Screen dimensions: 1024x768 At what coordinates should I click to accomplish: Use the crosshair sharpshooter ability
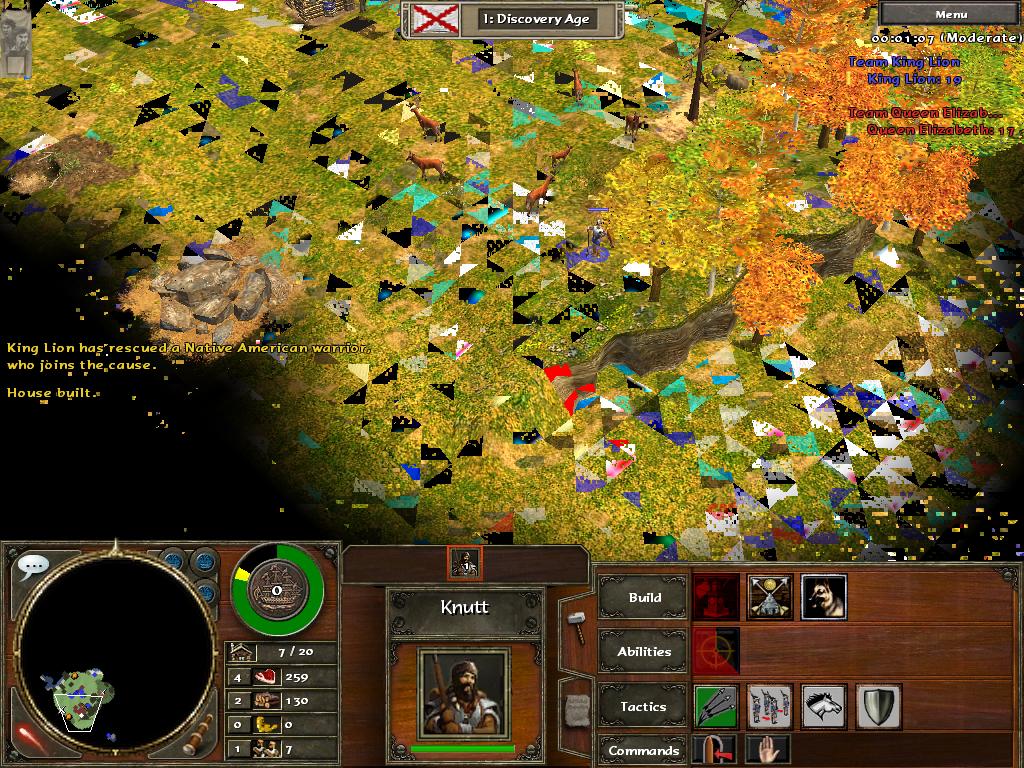[716, 651]
